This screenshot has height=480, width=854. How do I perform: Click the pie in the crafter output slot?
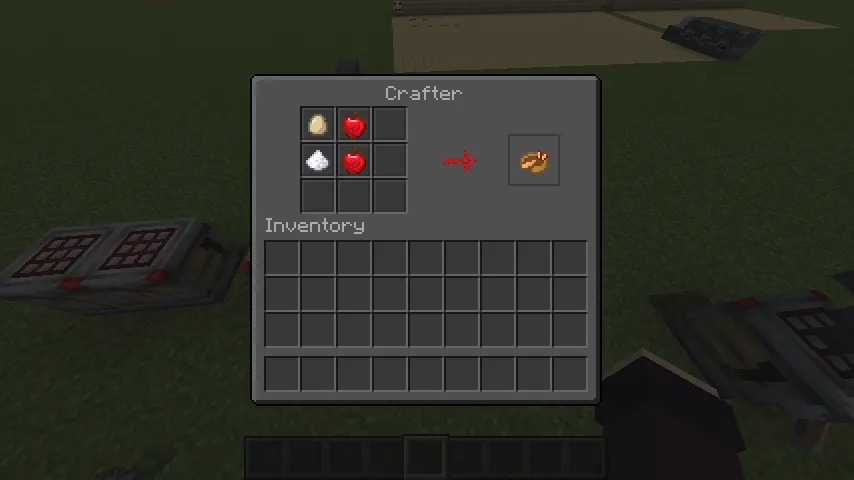point(534,161)
